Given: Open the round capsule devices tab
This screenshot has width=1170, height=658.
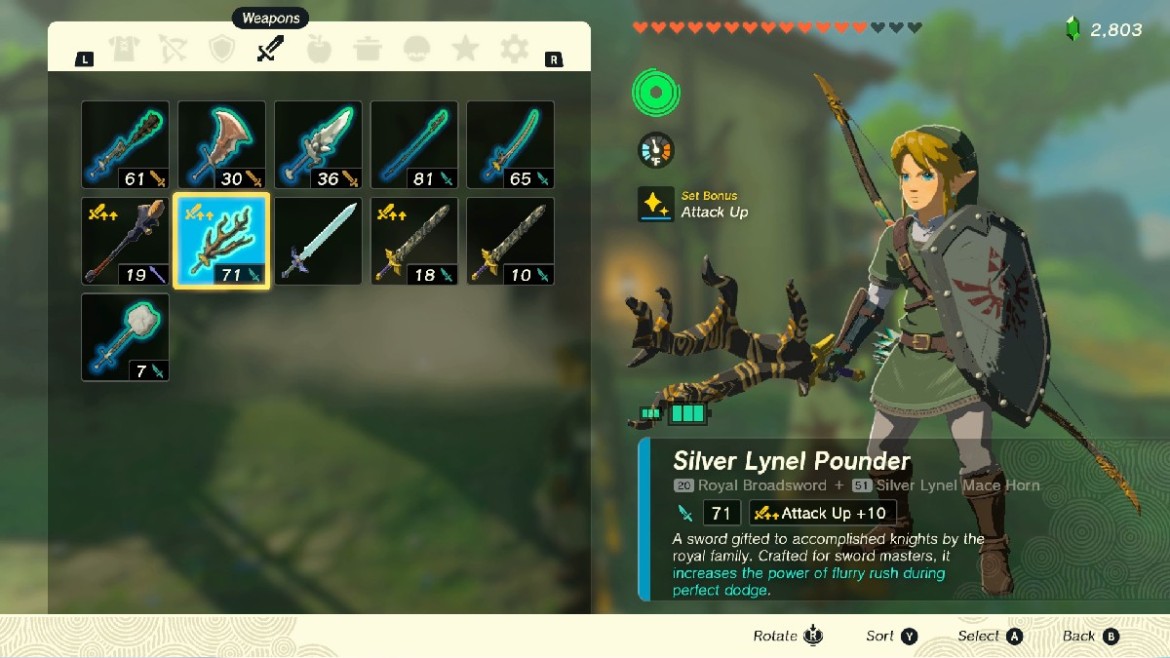Looking at the screenshot, I should (417, 49).
